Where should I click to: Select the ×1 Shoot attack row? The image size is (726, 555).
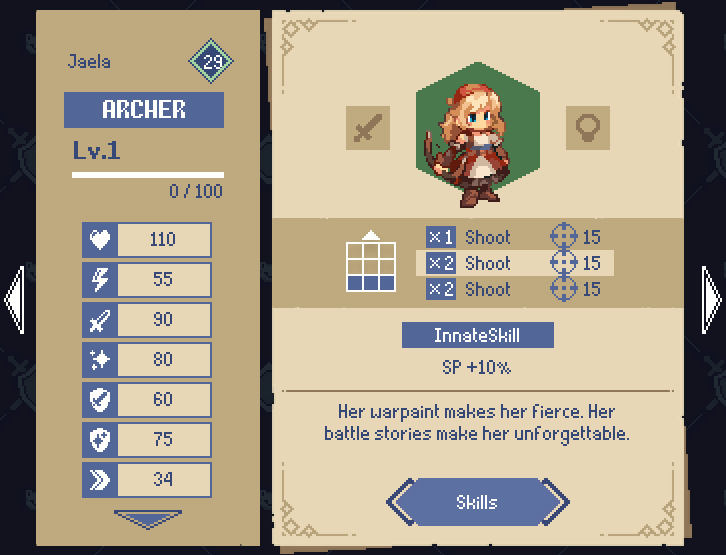514,237
